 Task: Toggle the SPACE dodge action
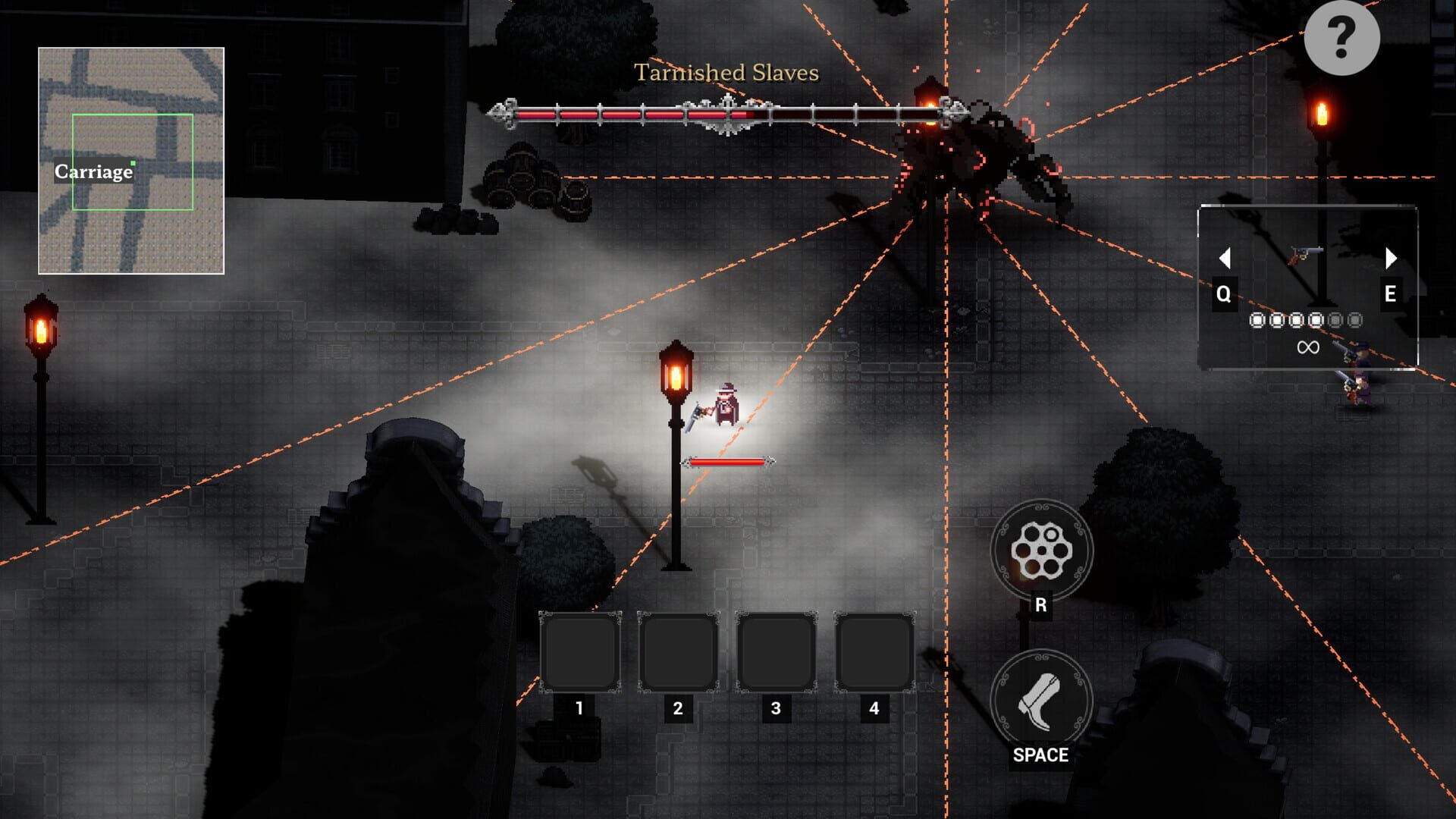pos(1041,755)
